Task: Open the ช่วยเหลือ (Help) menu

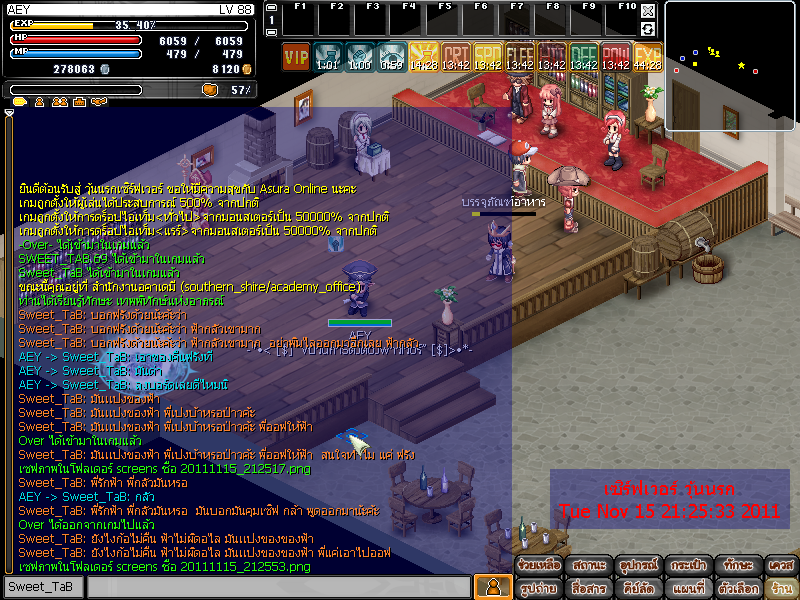Action: pos(538,565)
